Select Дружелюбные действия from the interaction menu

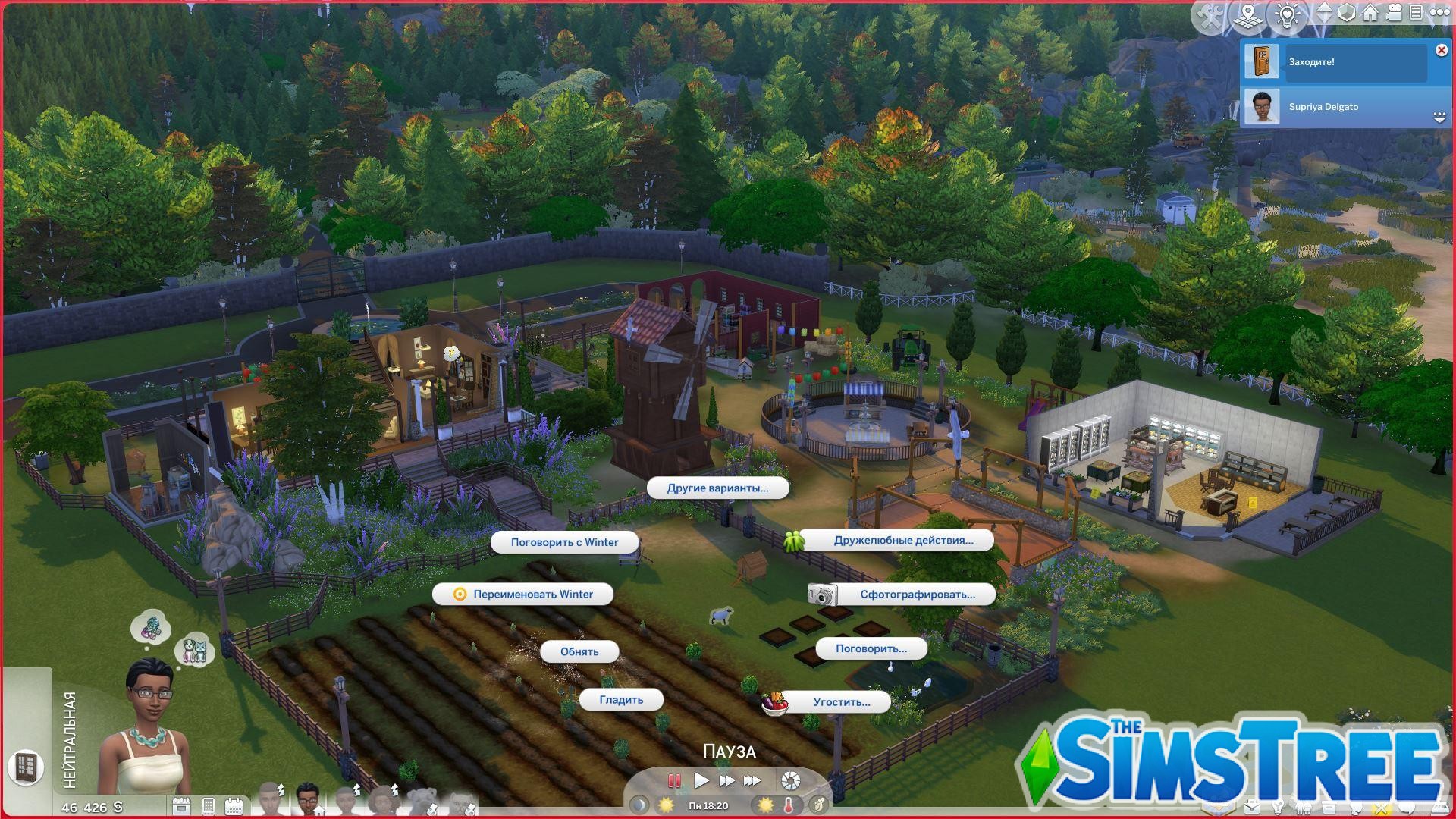pyautogui.click(x=902, y=540)
